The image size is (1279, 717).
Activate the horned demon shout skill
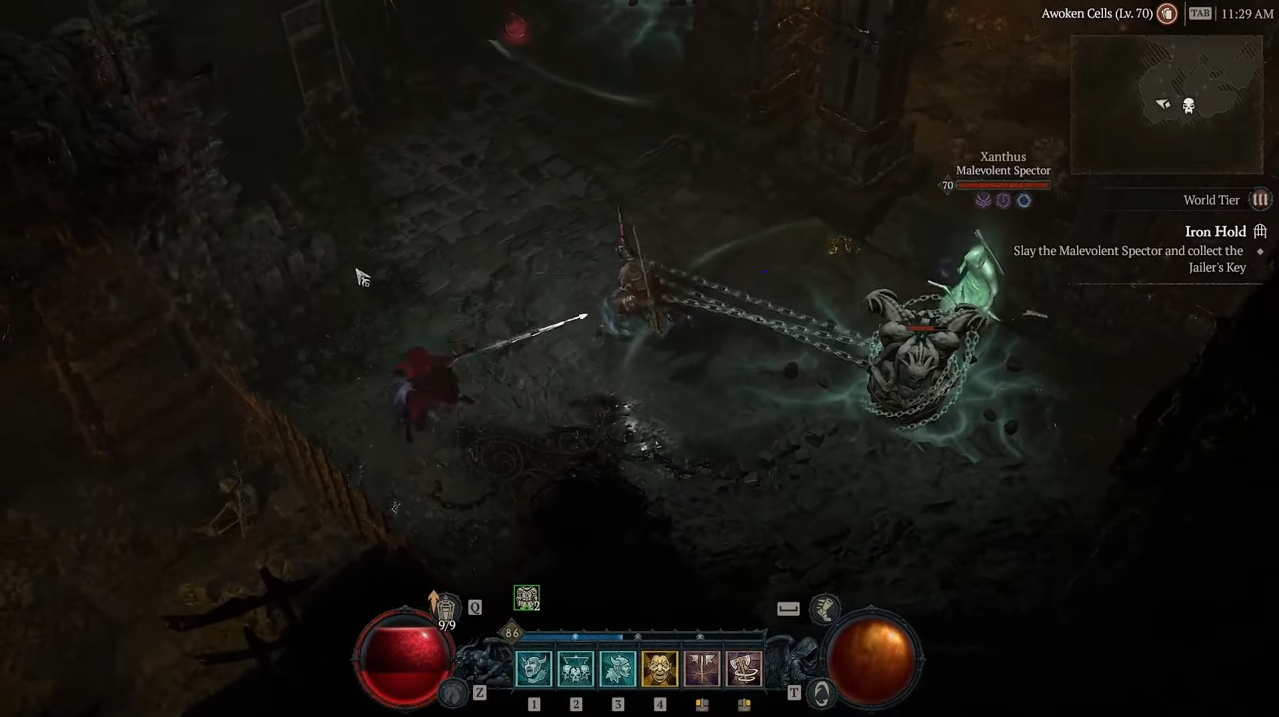[x=534, y=669]
